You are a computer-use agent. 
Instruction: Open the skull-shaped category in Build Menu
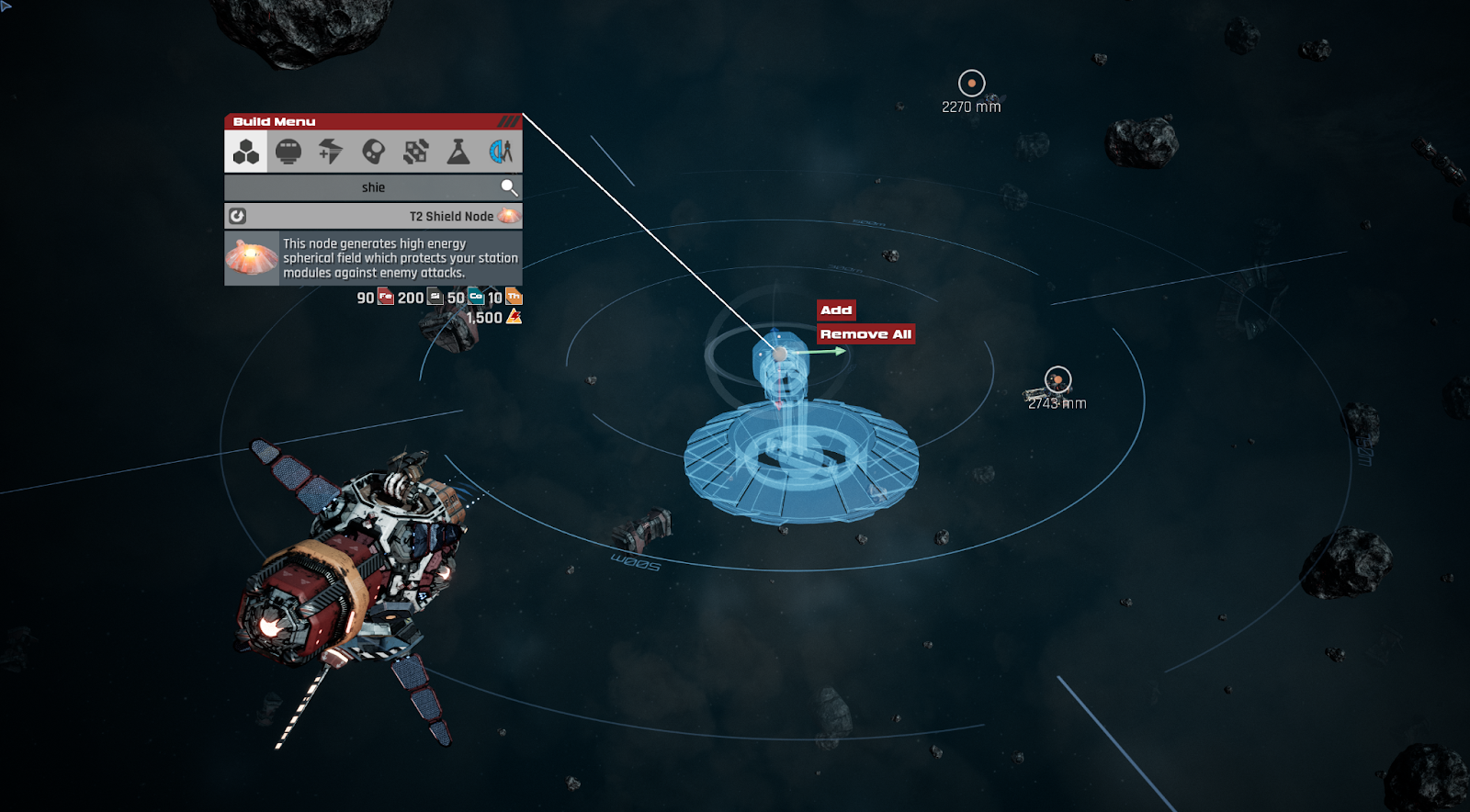tap(373, 152)
